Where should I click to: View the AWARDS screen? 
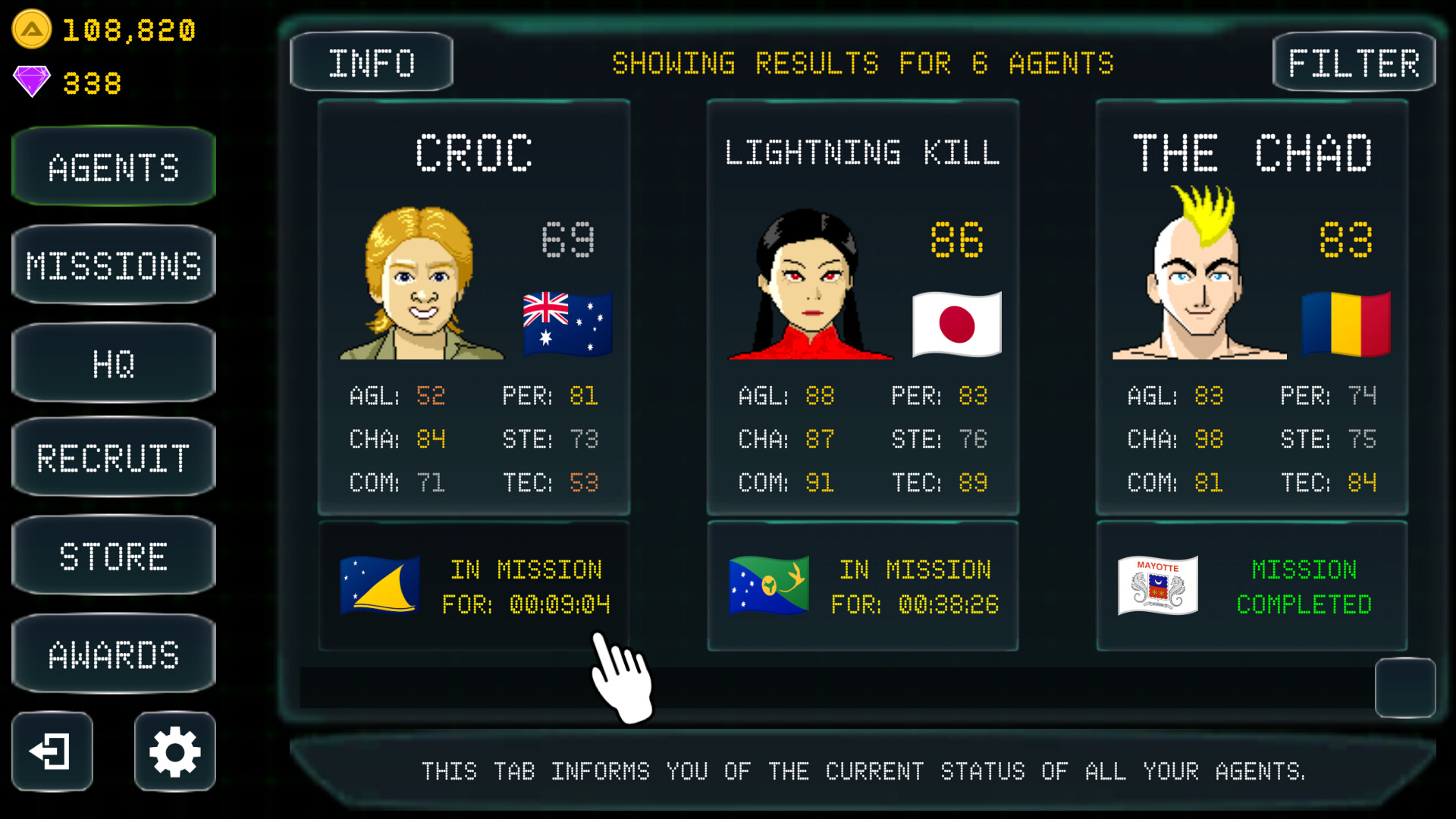point(112,652)
